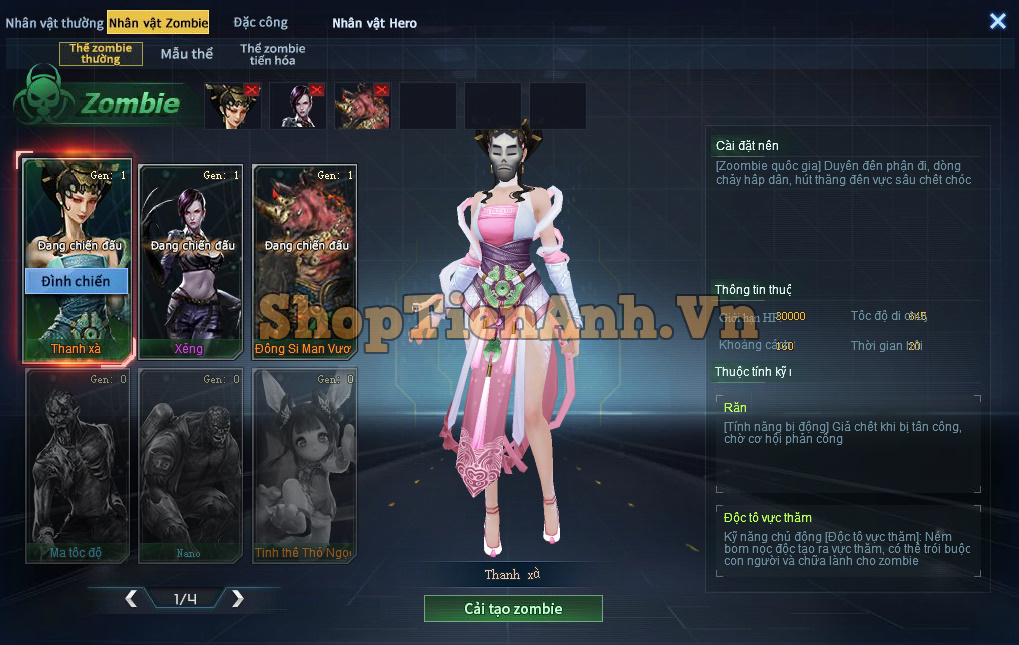Choose the Tinh thể Thỏ Ngọc card
The image size is (1019, 645).
pos(304,465)
